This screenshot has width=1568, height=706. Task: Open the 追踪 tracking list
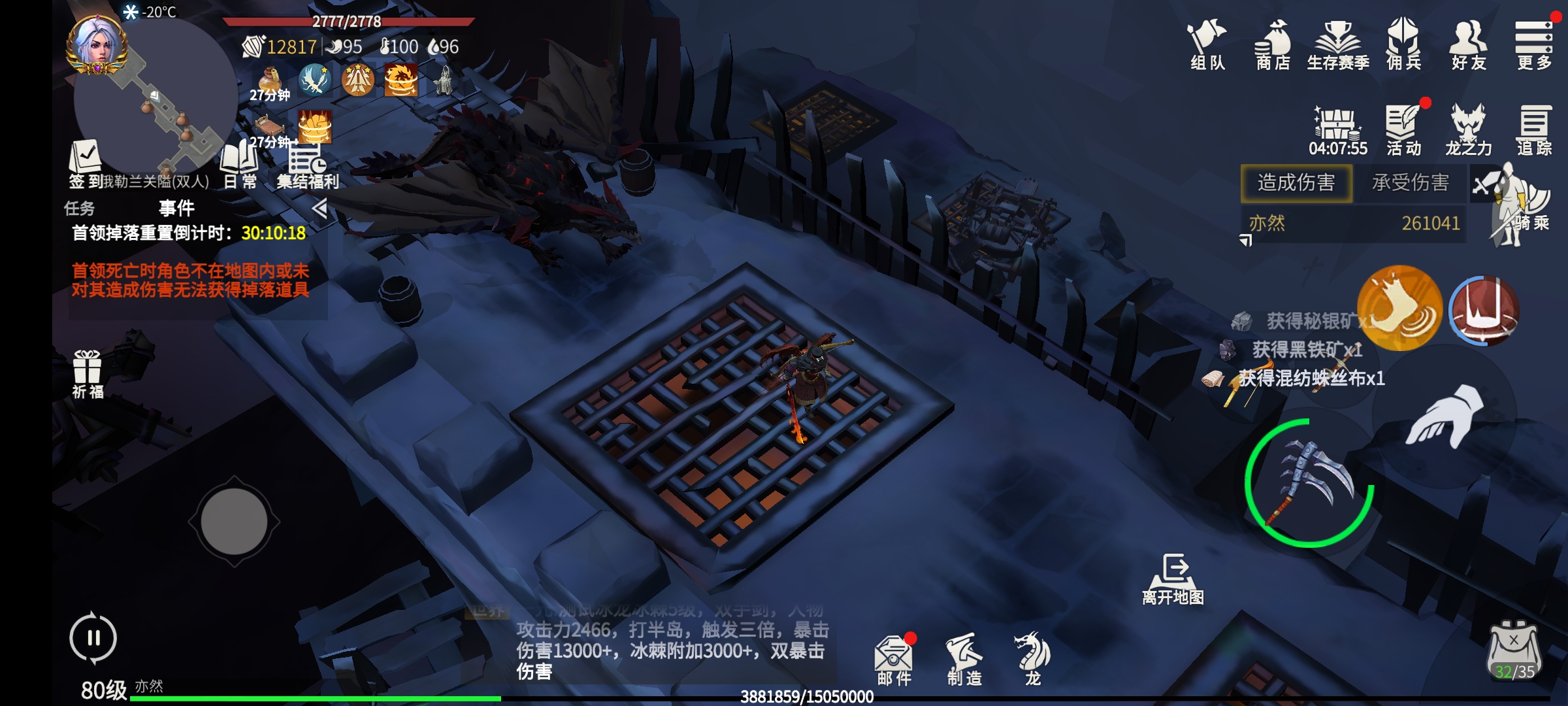pyautogui.click(x=1533, y=129)
